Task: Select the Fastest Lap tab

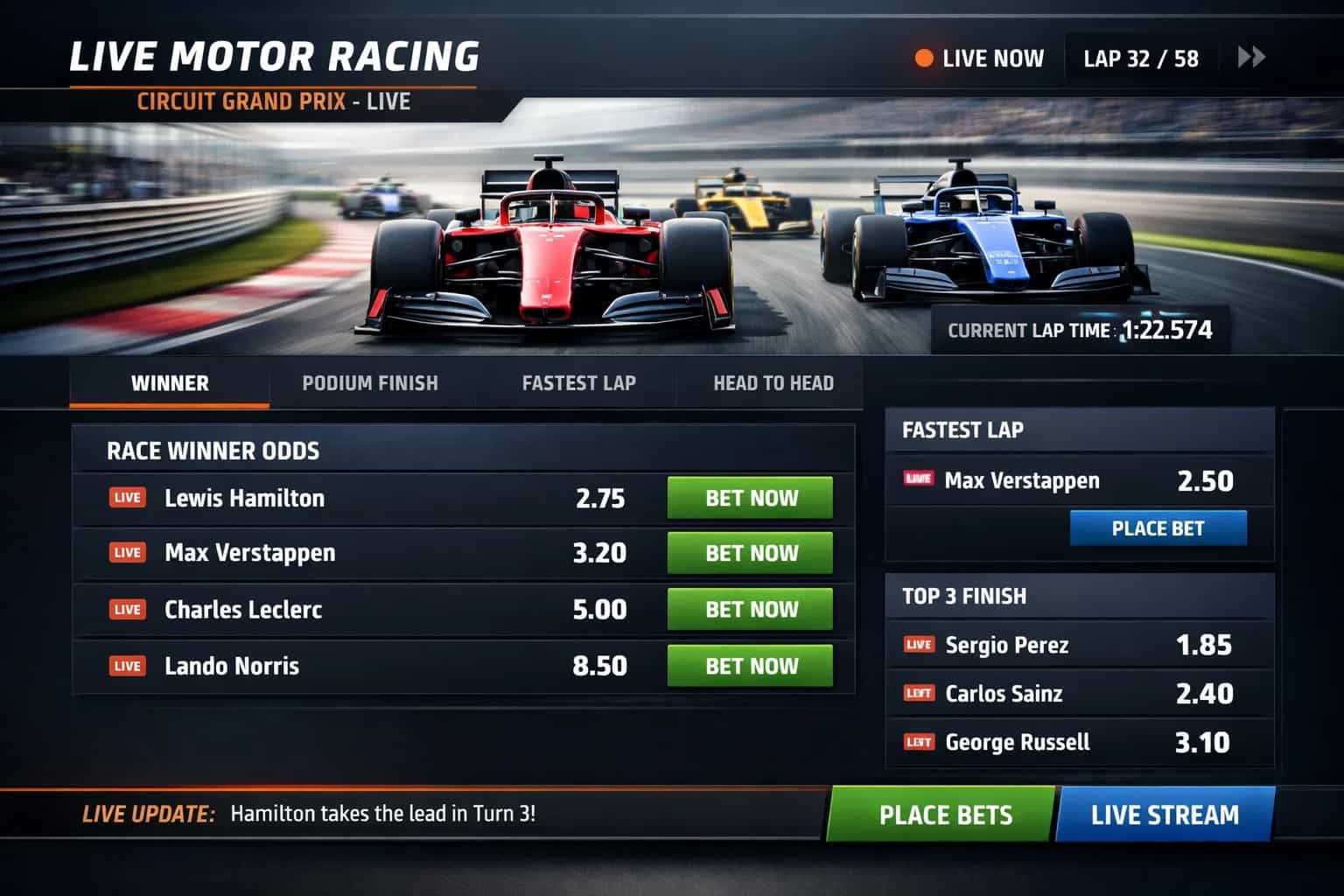Action: coord(578,383)
